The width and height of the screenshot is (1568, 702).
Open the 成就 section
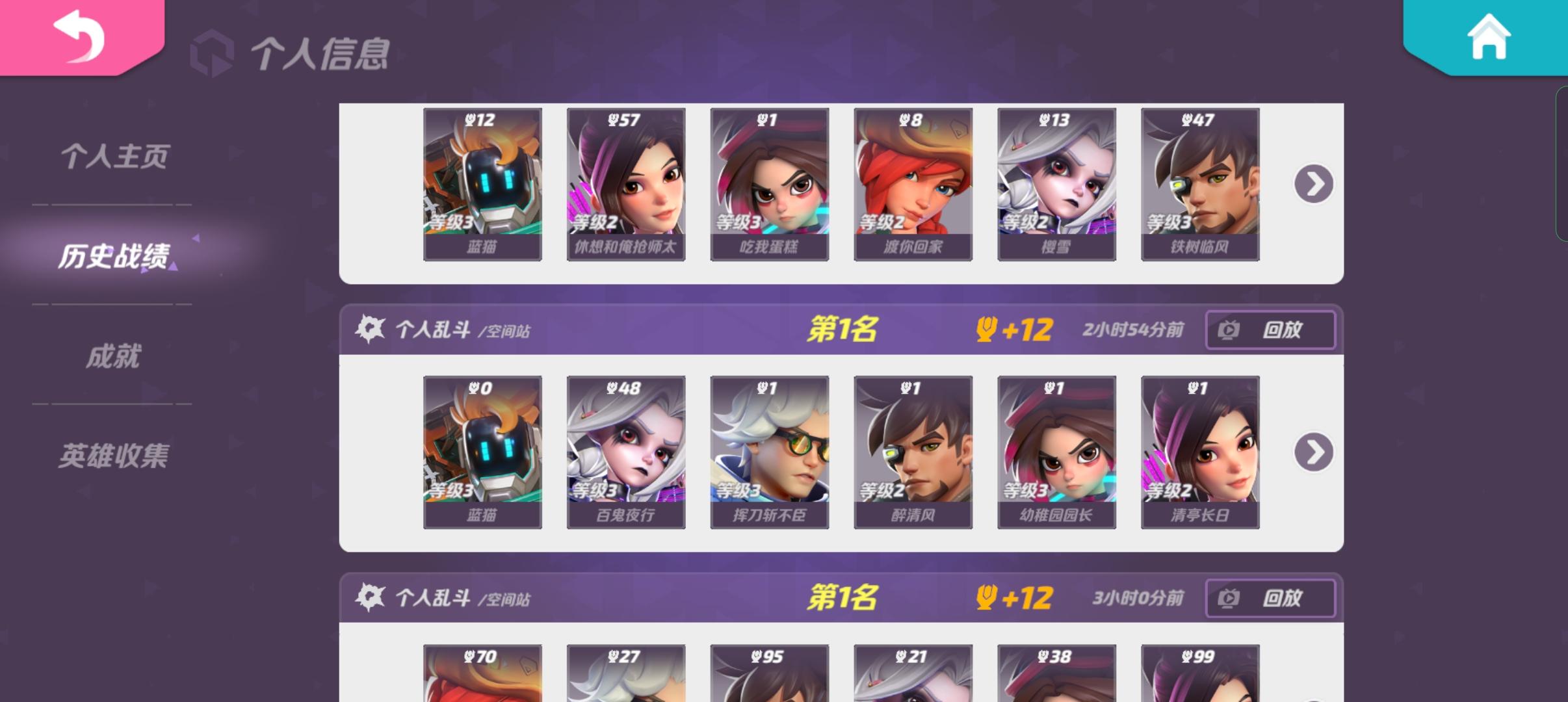(x=114, y=356)
